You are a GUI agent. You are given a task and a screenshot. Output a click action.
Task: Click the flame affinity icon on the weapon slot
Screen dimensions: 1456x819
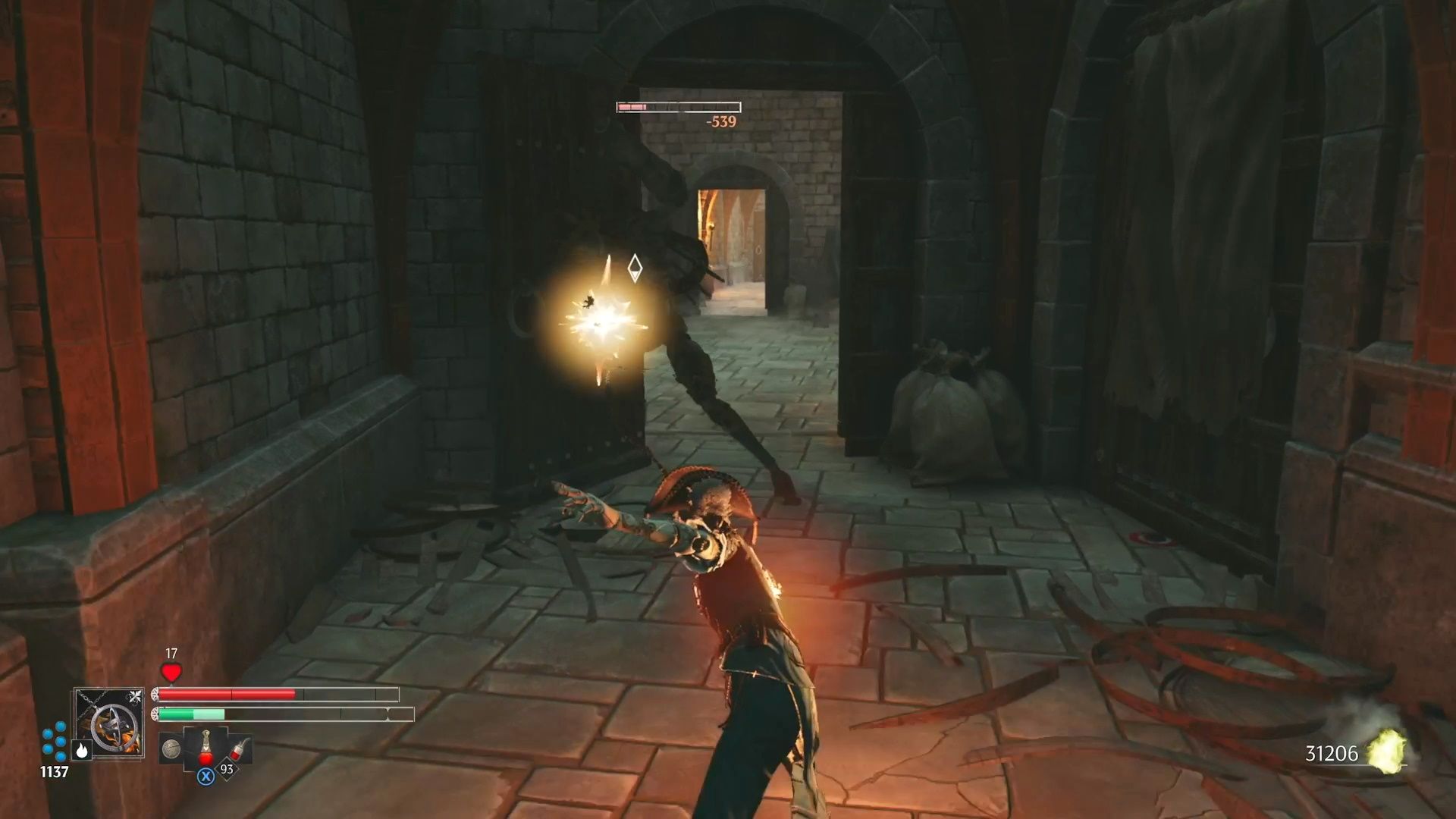tap(82, 751)
